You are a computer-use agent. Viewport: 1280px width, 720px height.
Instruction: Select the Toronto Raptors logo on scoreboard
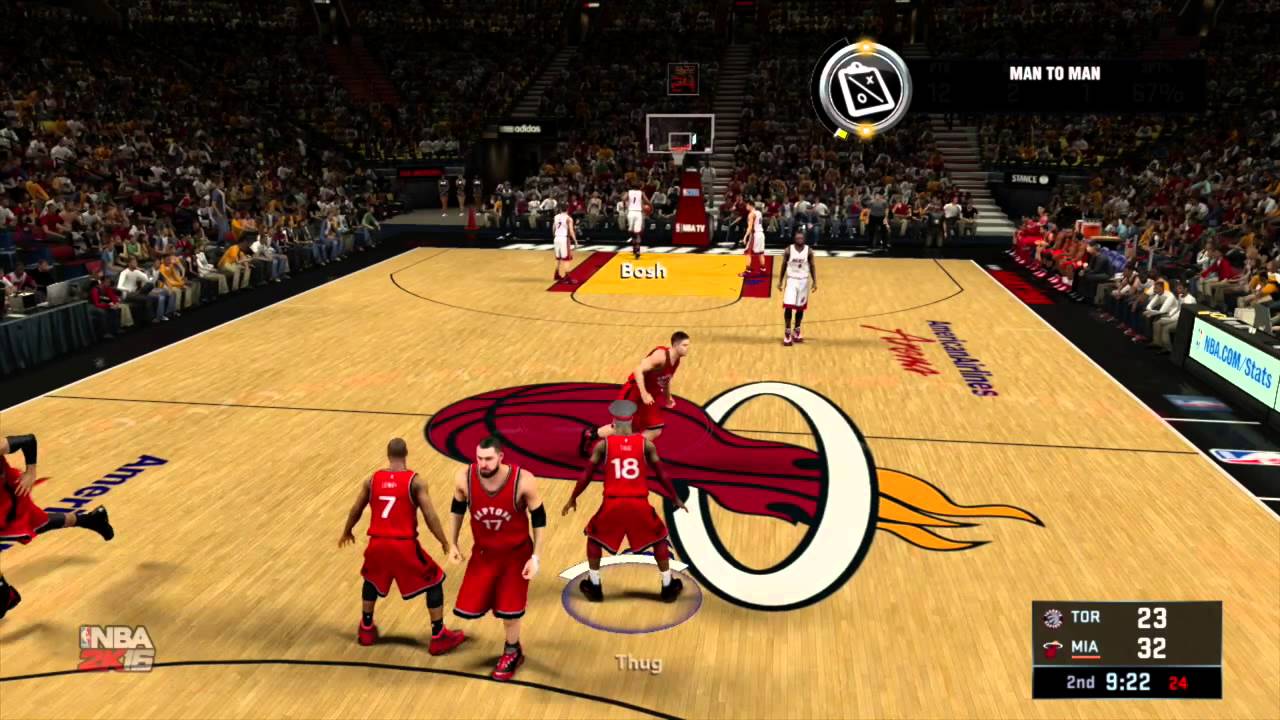coord(1053,618)
